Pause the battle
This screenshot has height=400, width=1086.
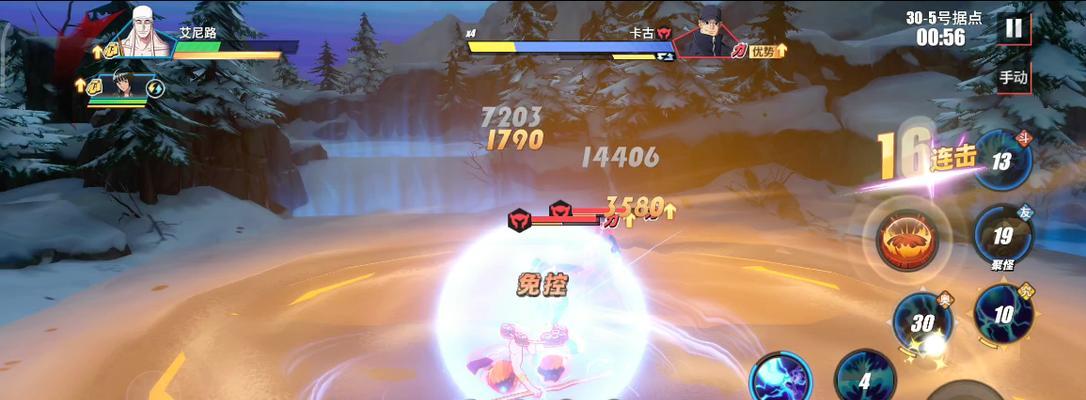1014,29
